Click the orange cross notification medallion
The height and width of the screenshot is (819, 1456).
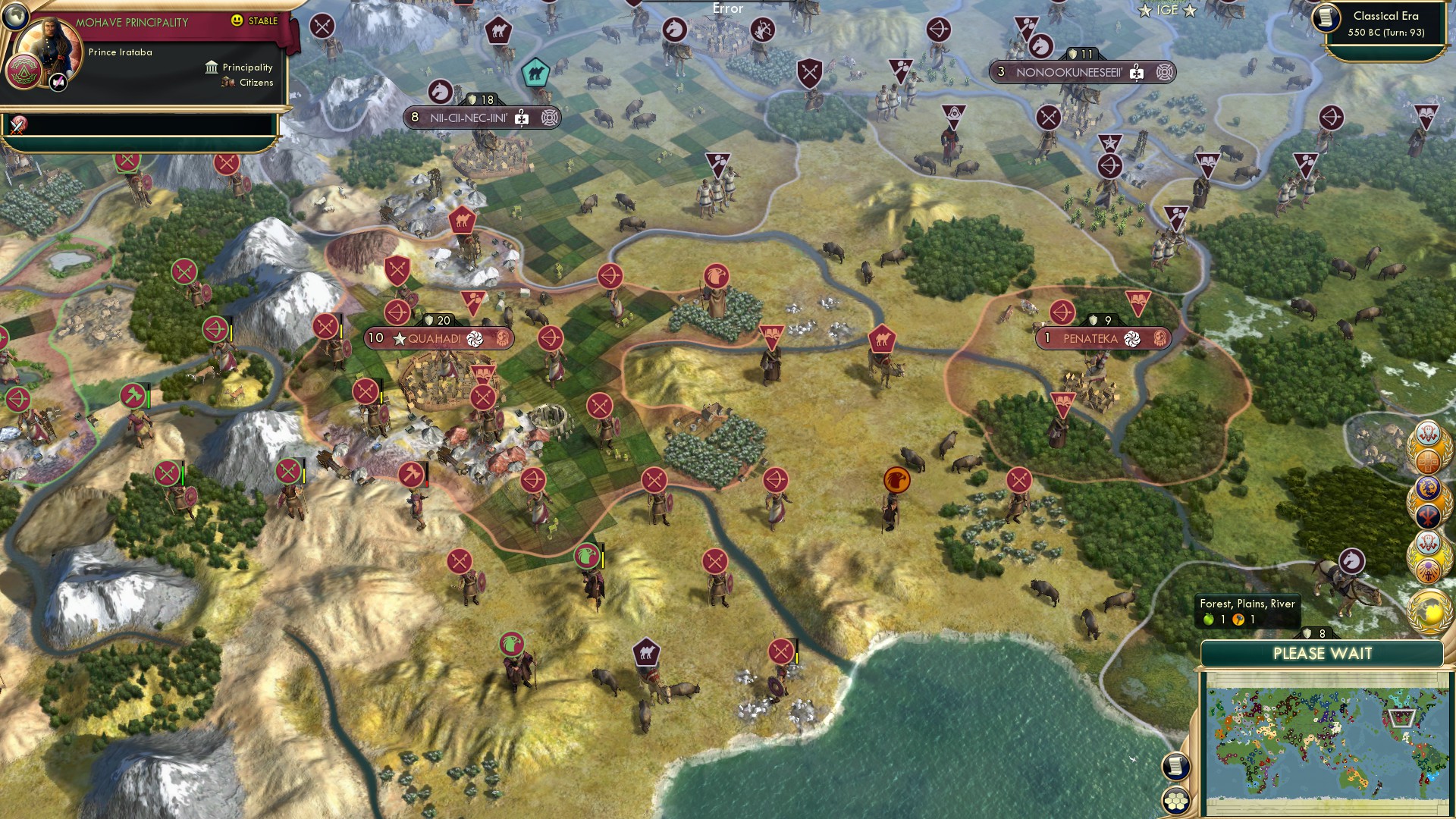(x=1428, y=460)
